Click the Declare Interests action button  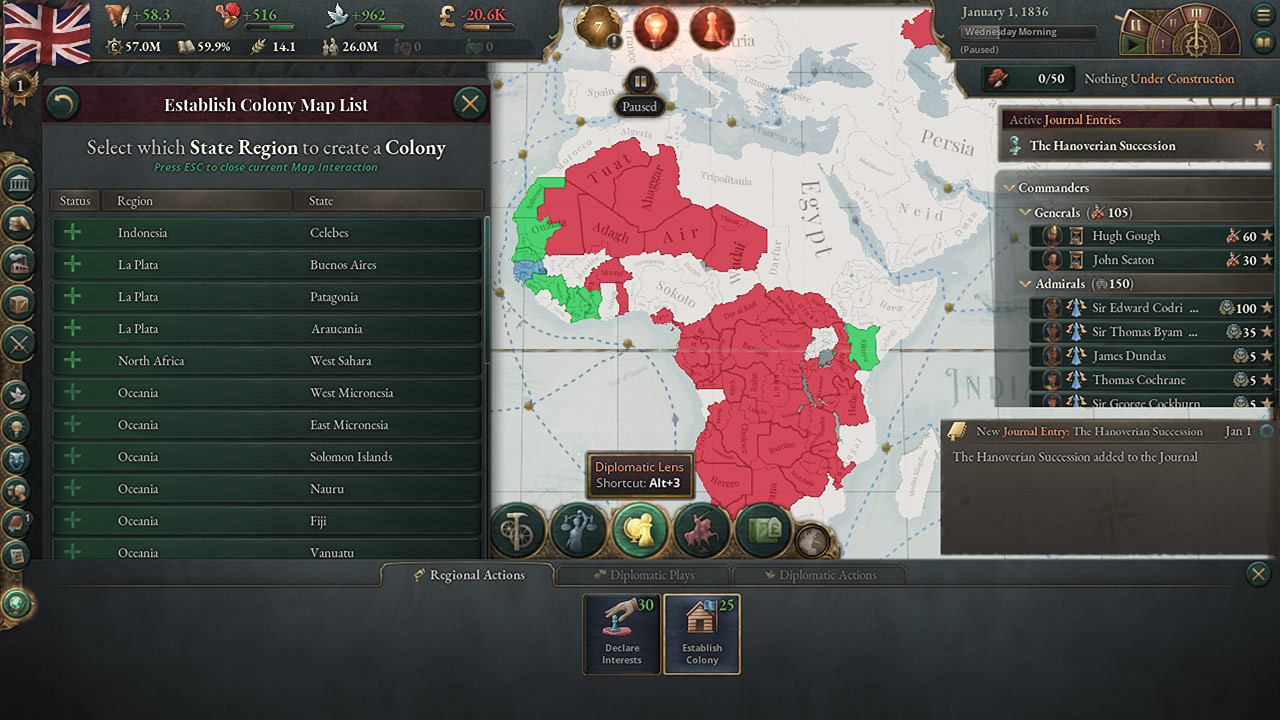[x=621, y=634]
